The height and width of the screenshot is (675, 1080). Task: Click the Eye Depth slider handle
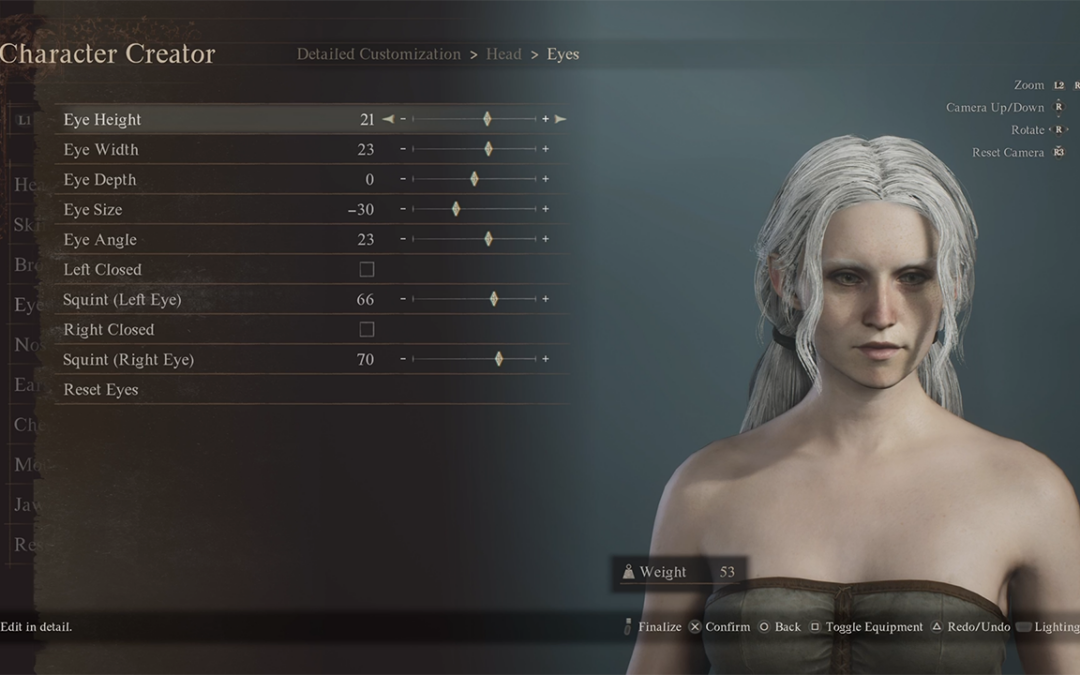click(474, 180)
